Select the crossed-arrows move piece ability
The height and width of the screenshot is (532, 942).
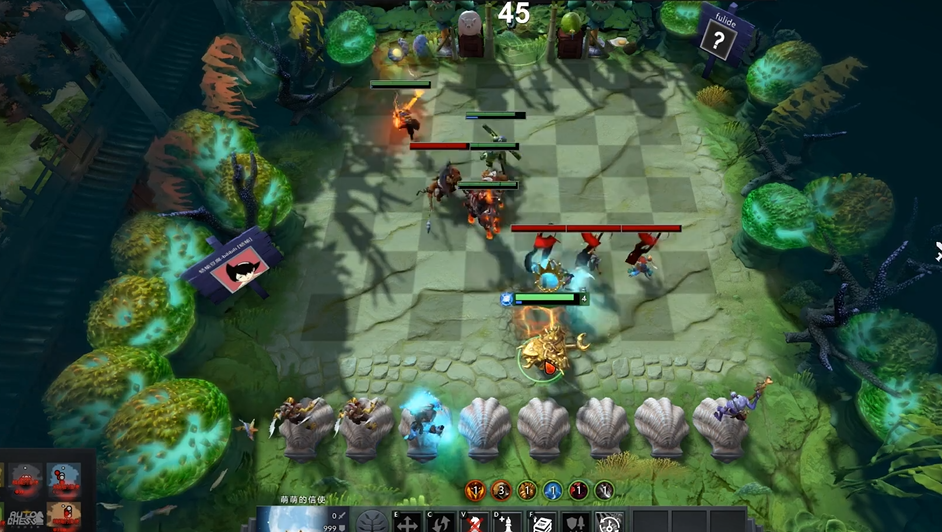407,522
